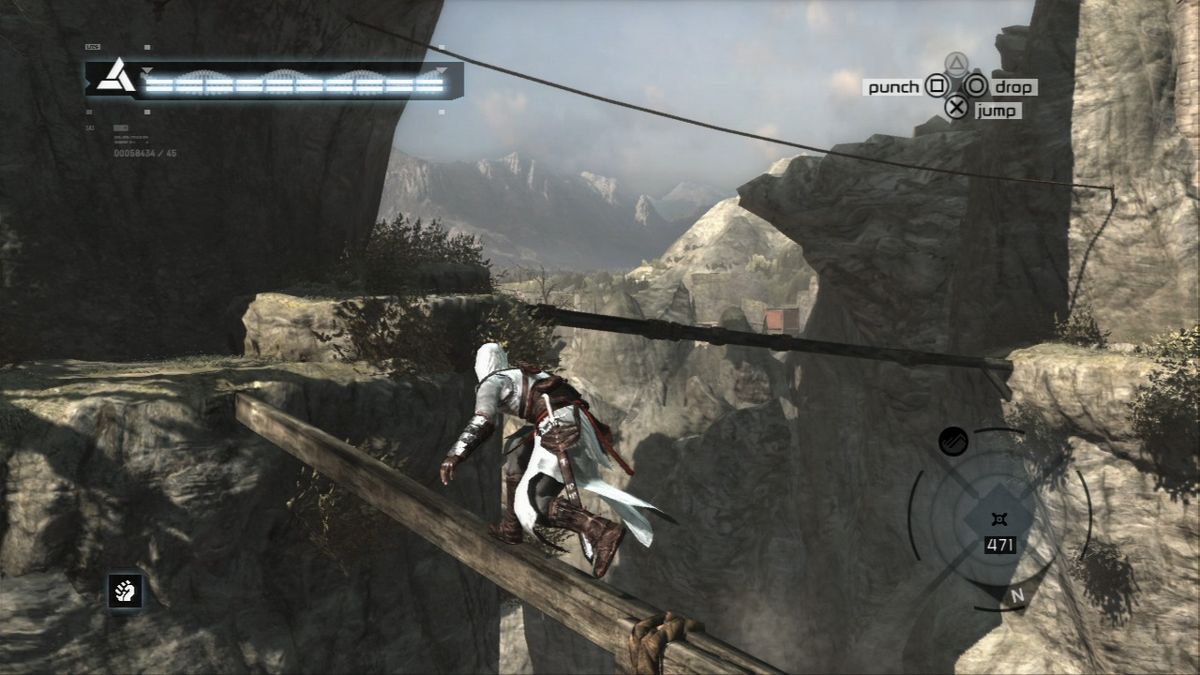Select the target marker at the minimap center
This screenshot has height=675, width=1200.
tap(999, 517)
